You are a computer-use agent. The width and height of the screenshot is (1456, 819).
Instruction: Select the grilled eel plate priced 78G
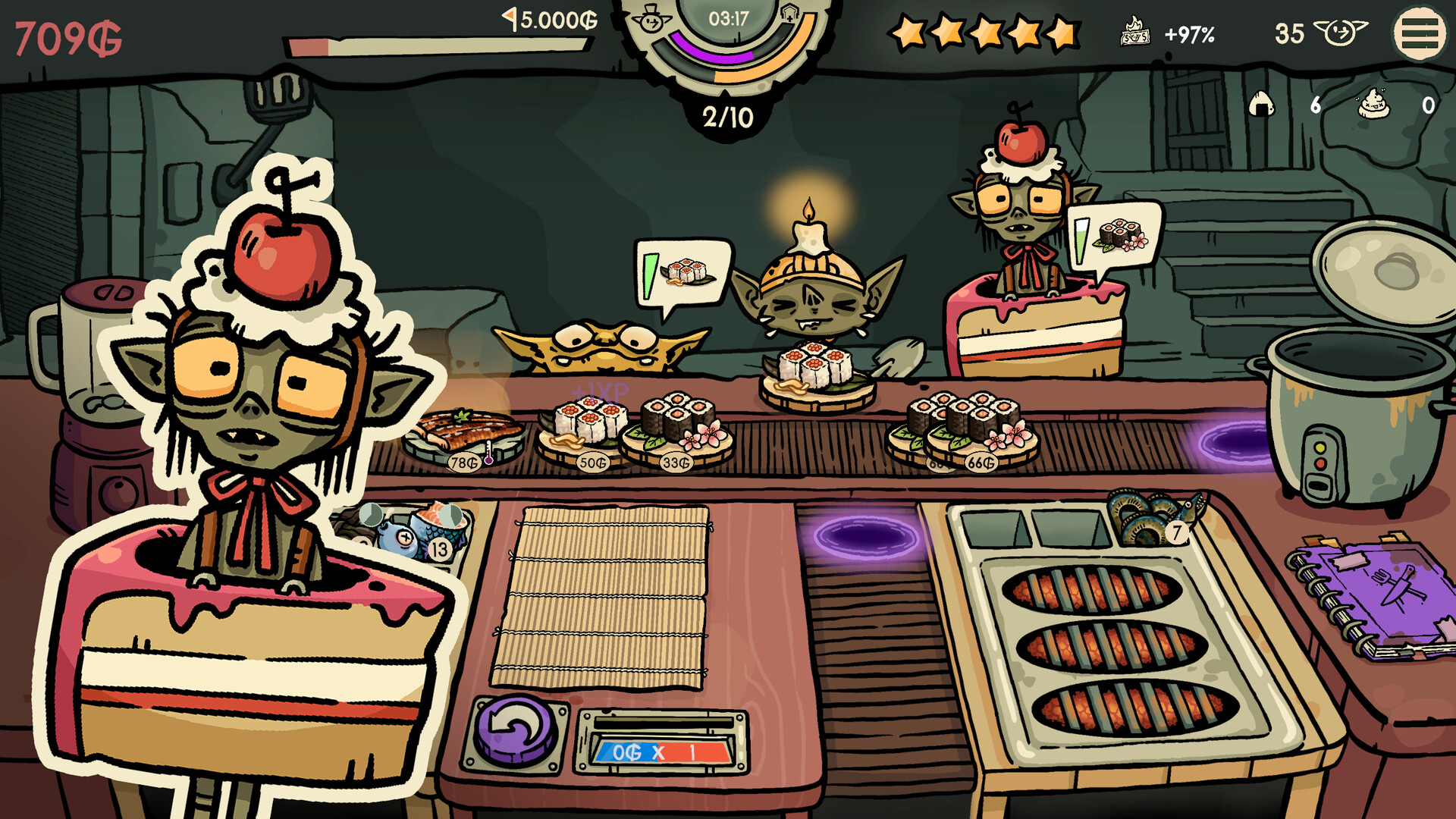[463, 436]
